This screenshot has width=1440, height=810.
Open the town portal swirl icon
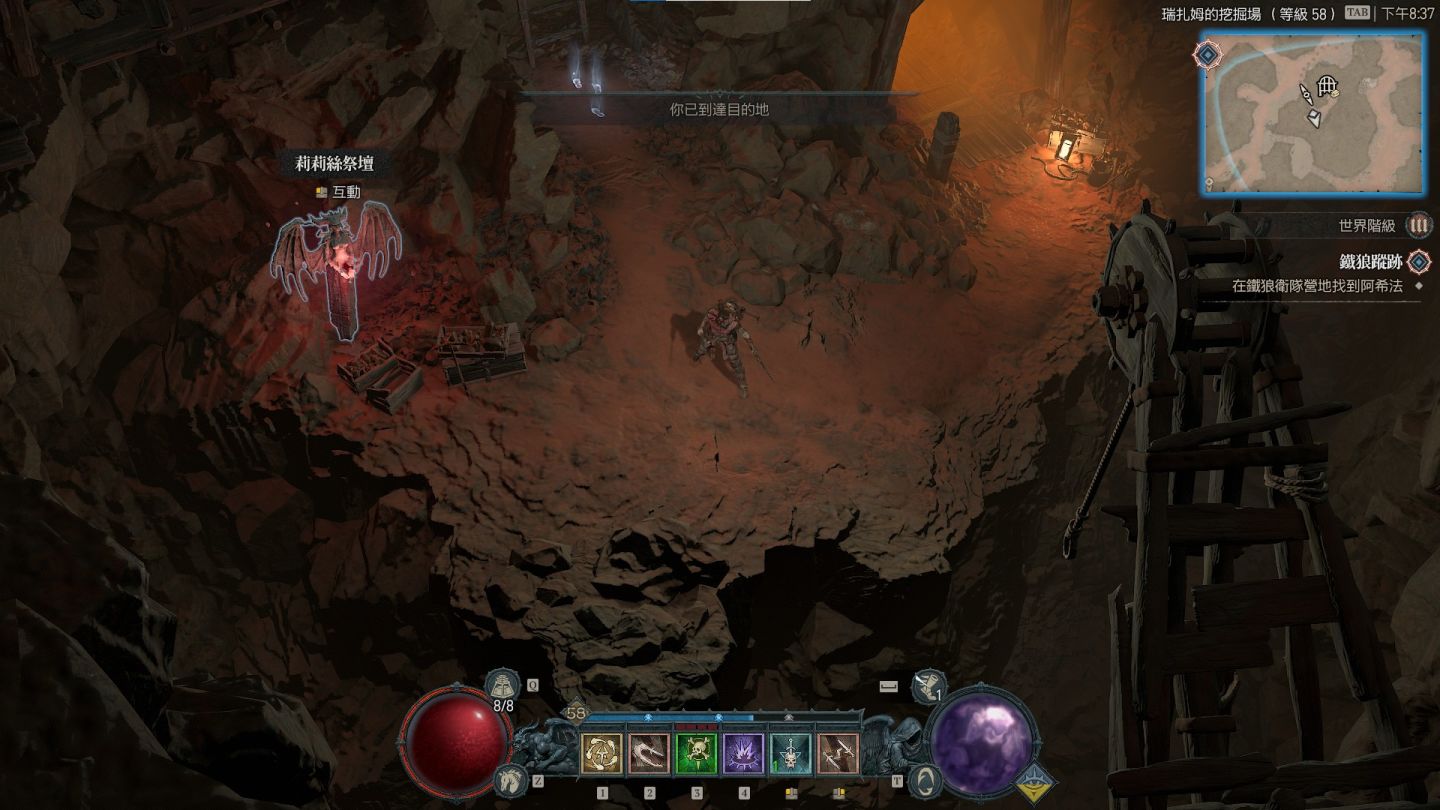pos(926,780)
